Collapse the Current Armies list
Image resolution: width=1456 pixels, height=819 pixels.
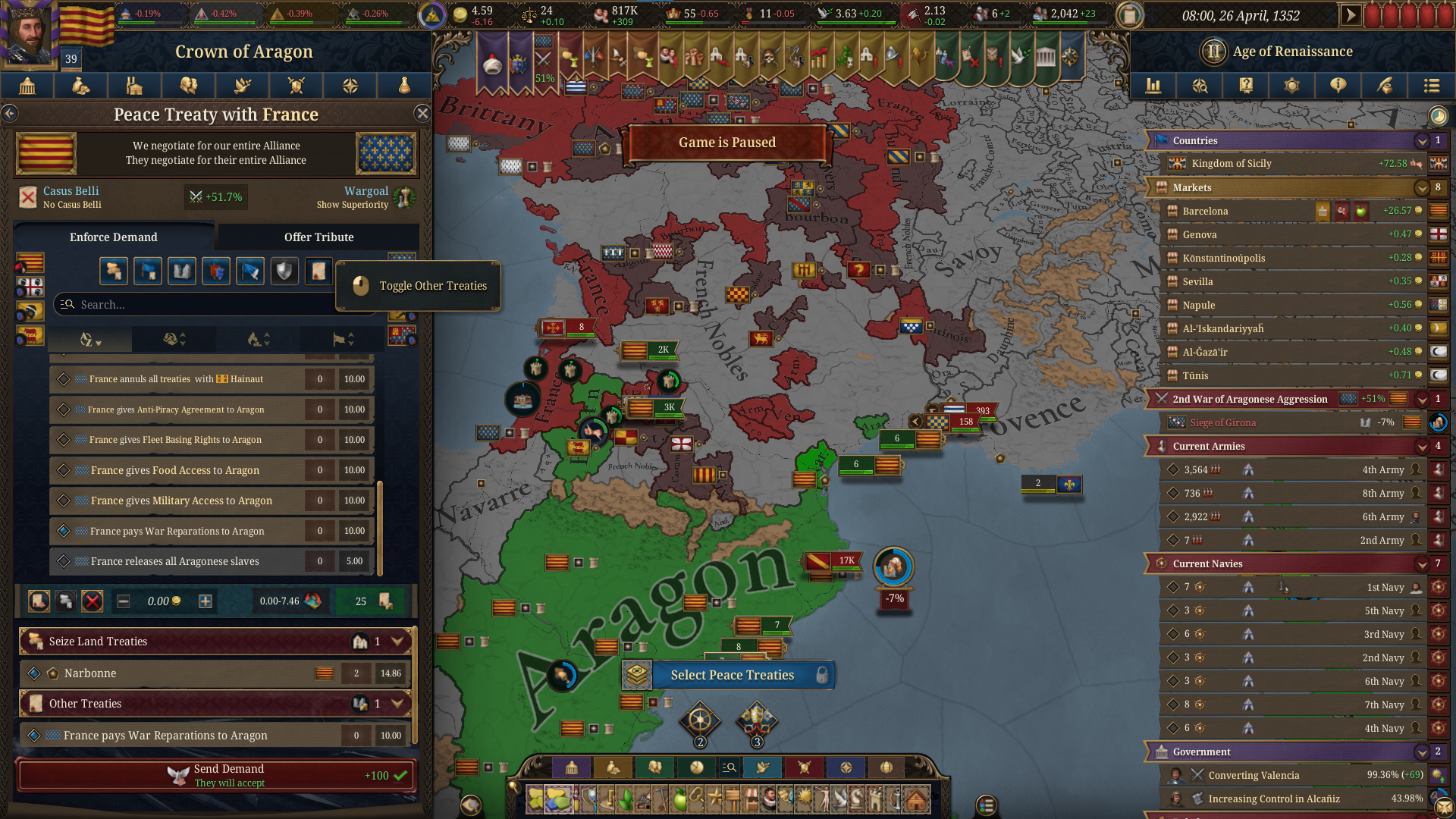tap(1421, 446)
